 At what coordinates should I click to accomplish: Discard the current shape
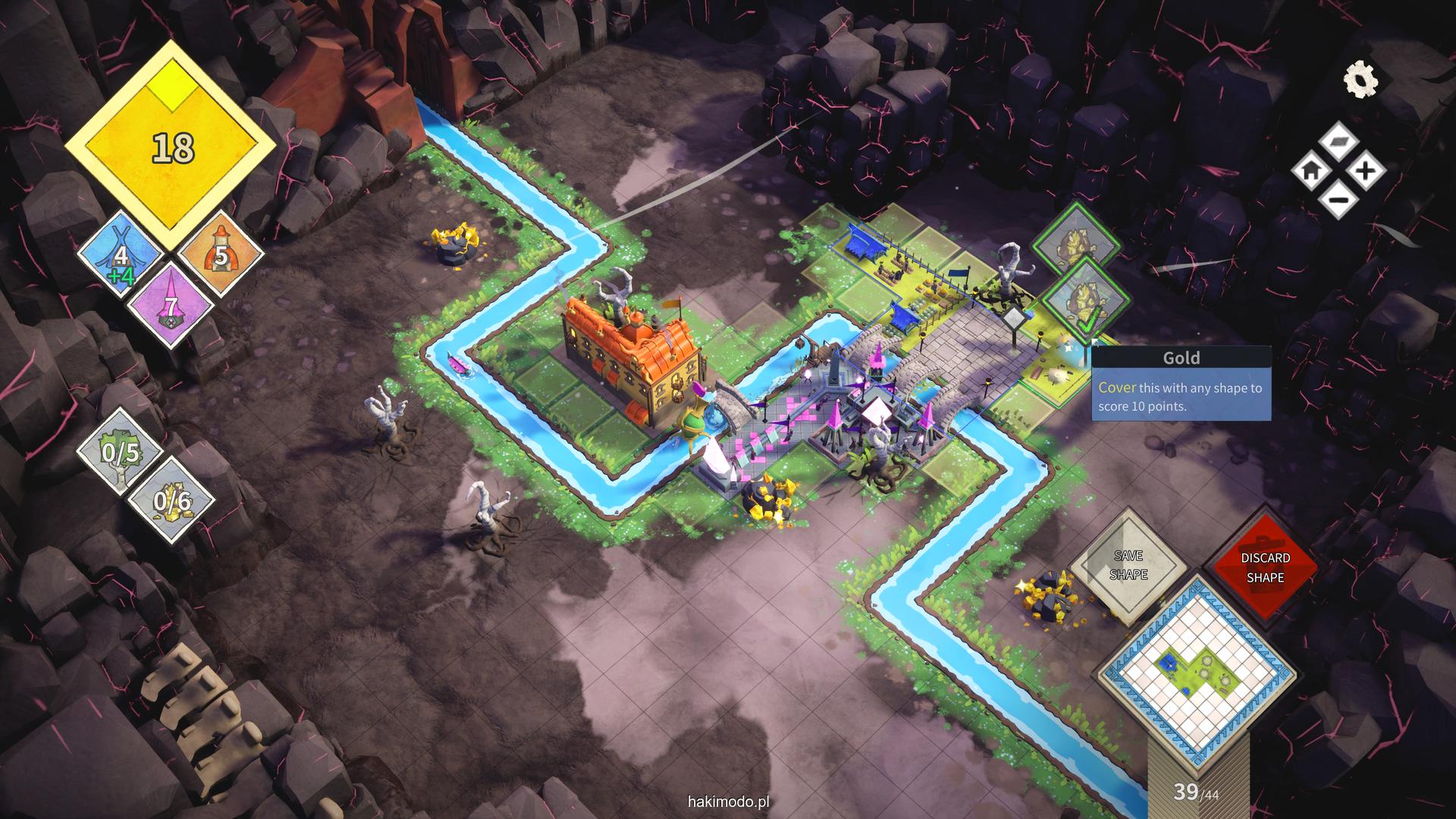(1265, 567)
